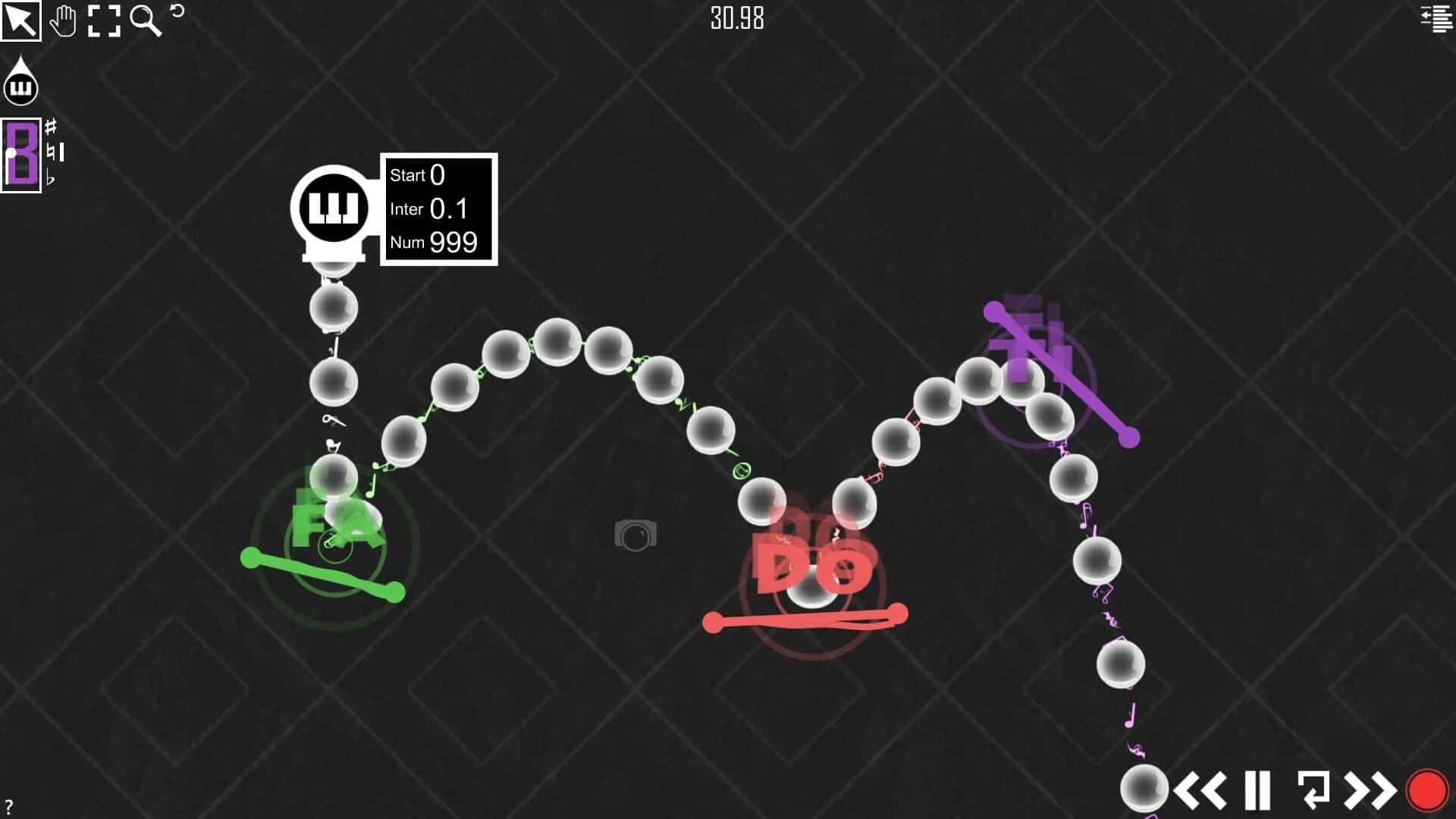
Task: Select the zoom magnifier tool
Action: click(146, 21)
